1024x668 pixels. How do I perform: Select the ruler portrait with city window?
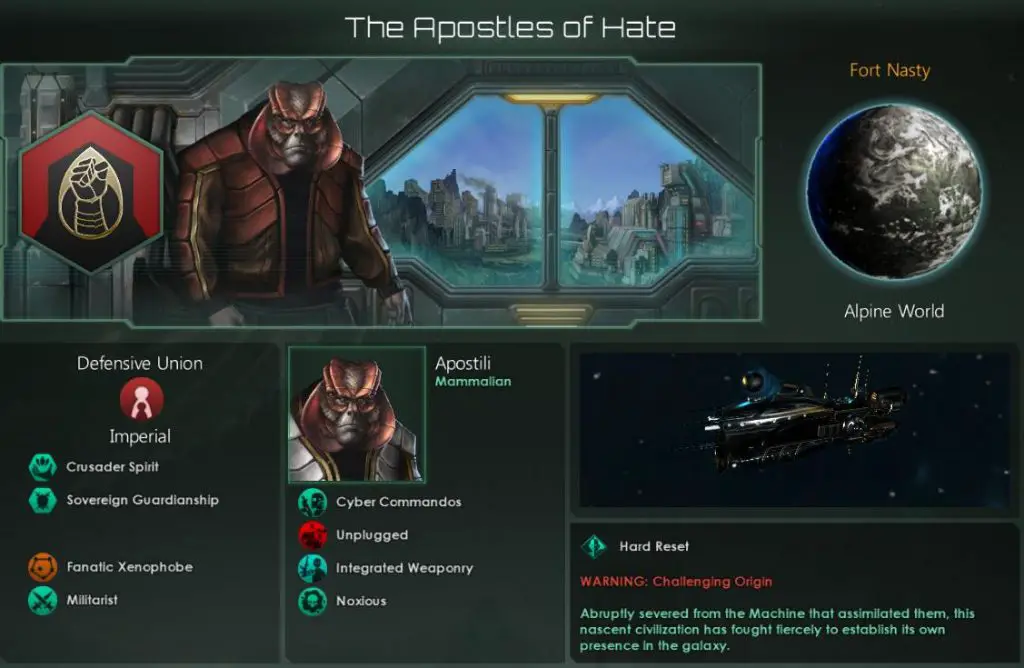coord(380,195)
